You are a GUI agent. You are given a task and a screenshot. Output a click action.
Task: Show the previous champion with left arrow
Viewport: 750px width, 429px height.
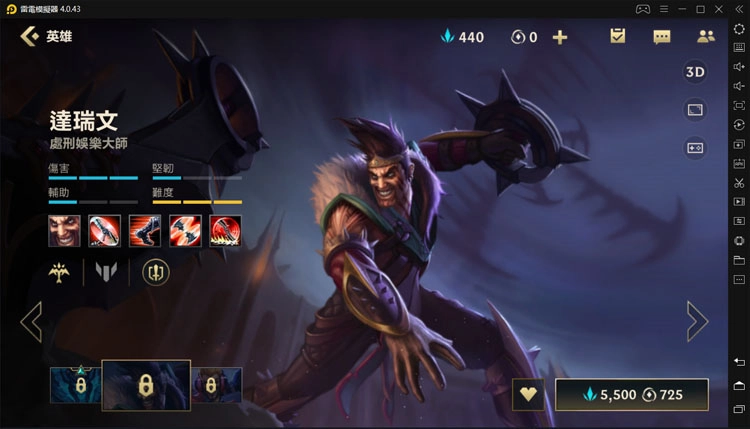pyautogui.click(x=31, y=321)
